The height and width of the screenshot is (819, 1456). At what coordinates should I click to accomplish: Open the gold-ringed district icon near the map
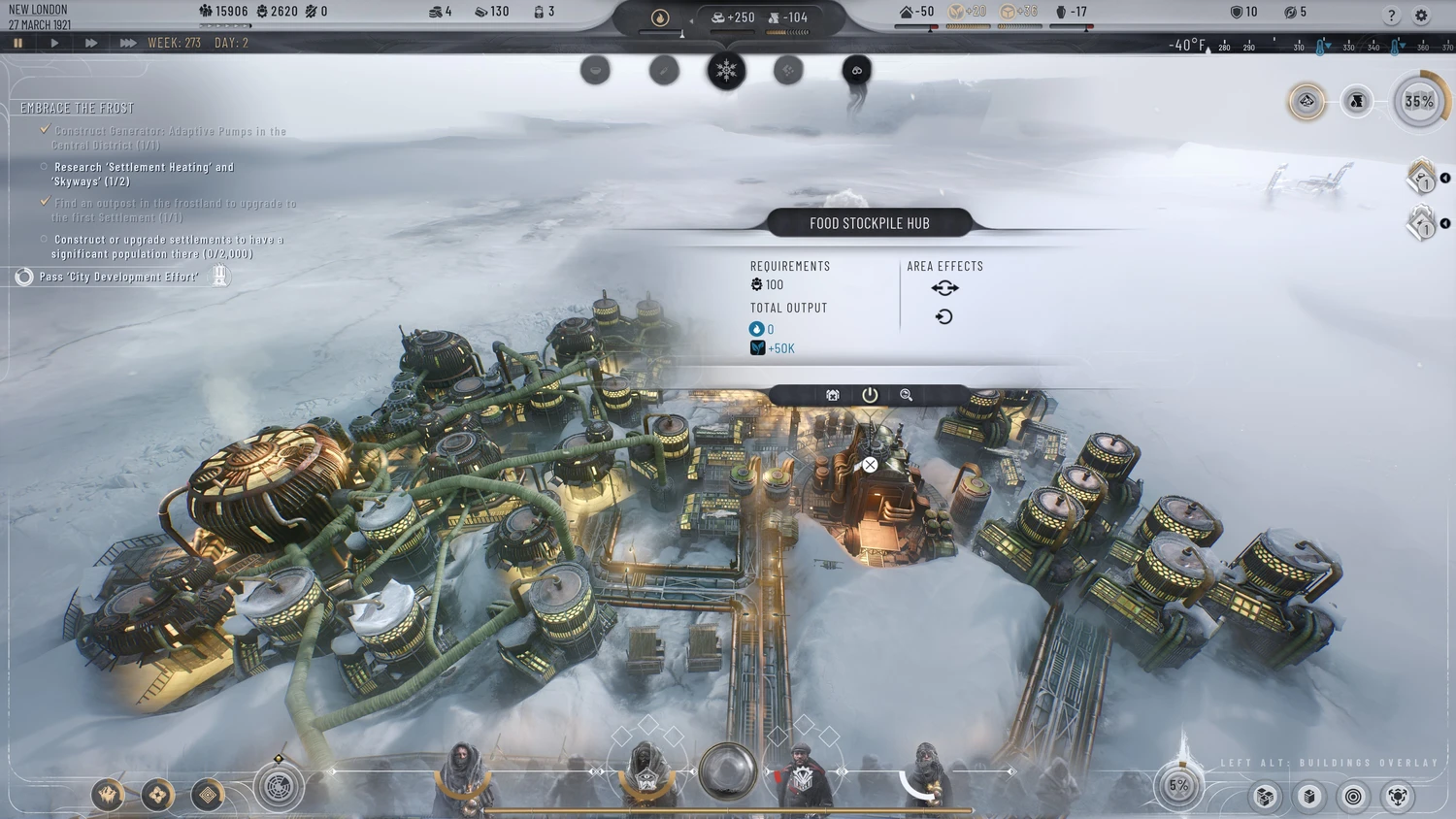point(1307,101)
